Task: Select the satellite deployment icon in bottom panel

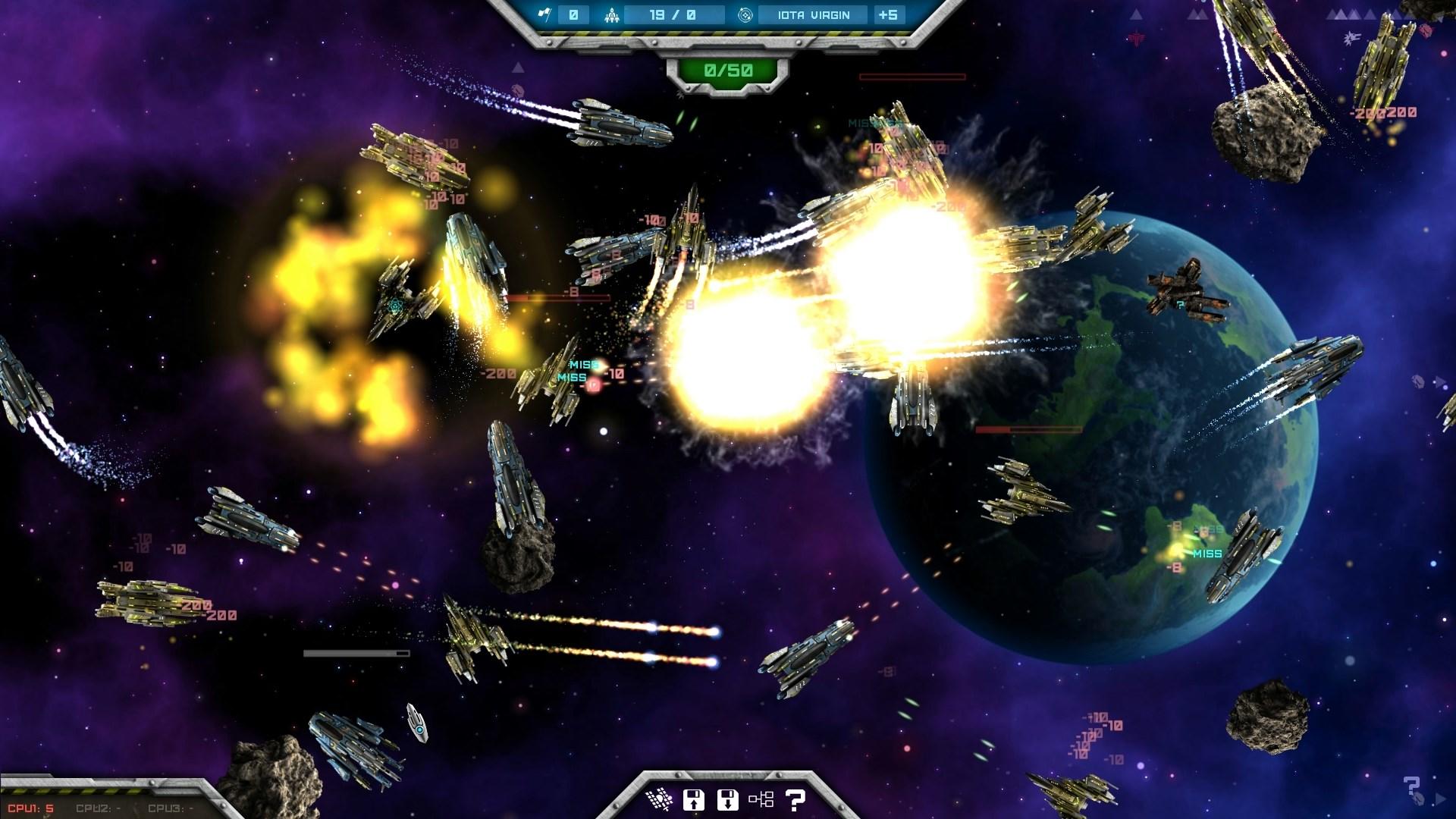Action: point(660,799)
